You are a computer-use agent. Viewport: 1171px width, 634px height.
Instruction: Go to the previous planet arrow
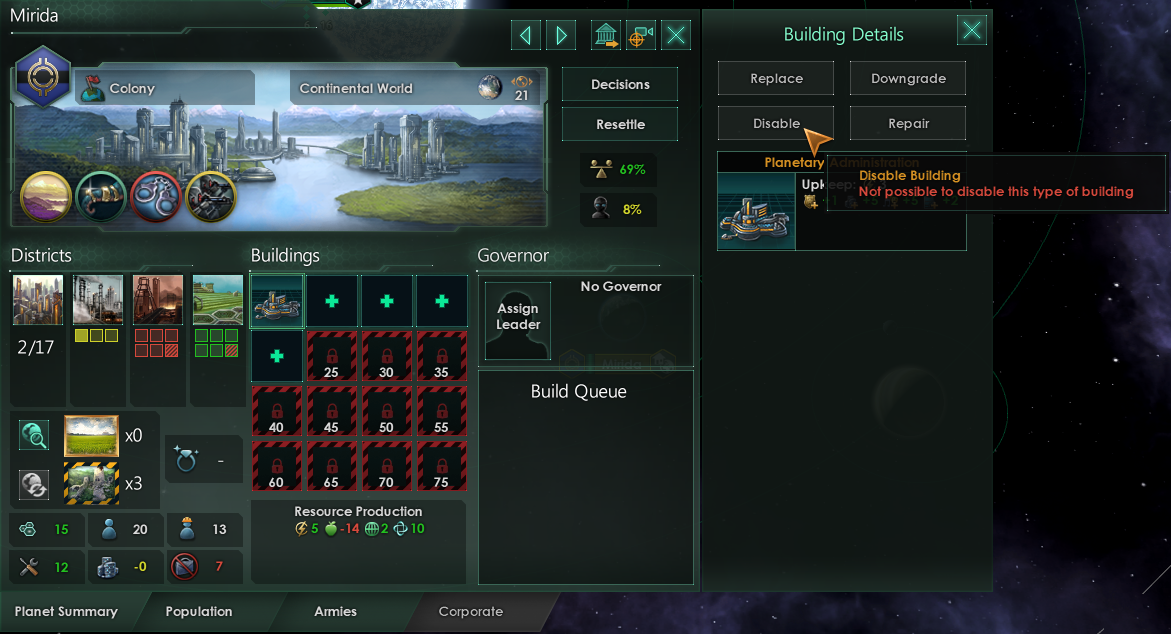pyautogui.click(x=525, y=36)
